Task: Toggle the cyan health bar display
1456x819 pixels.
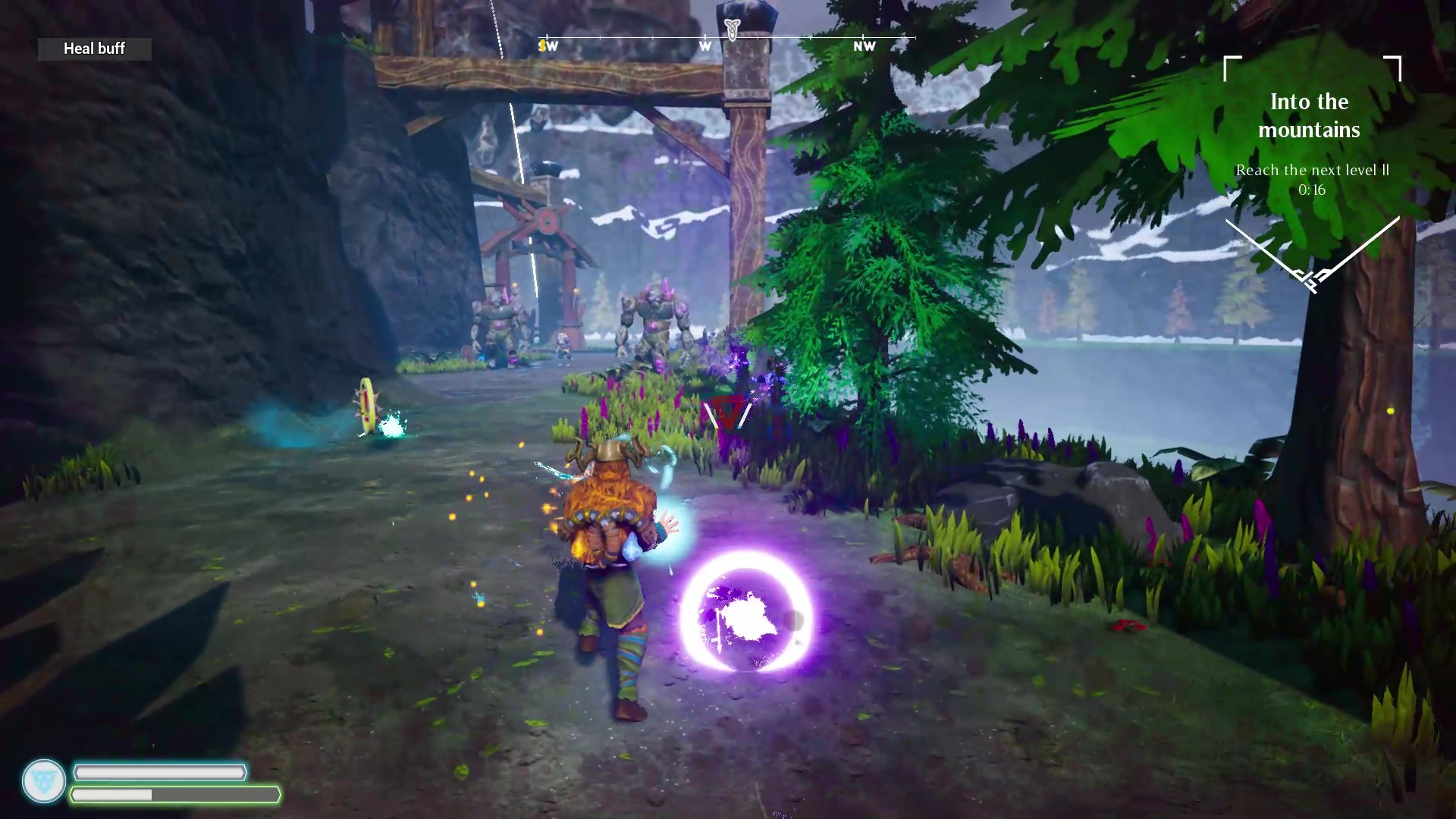Action: [159, 773]
